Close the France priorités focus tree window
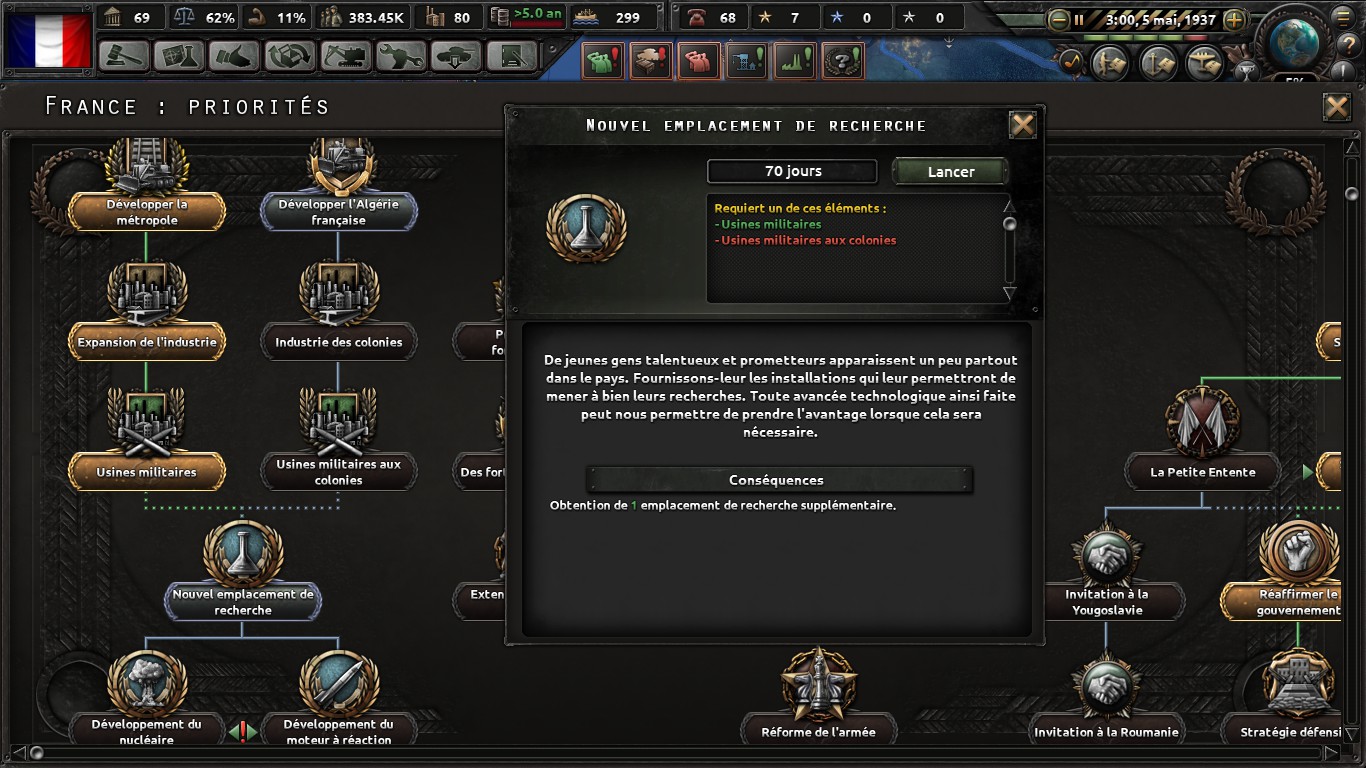1366x768 pixels. 1336,107
